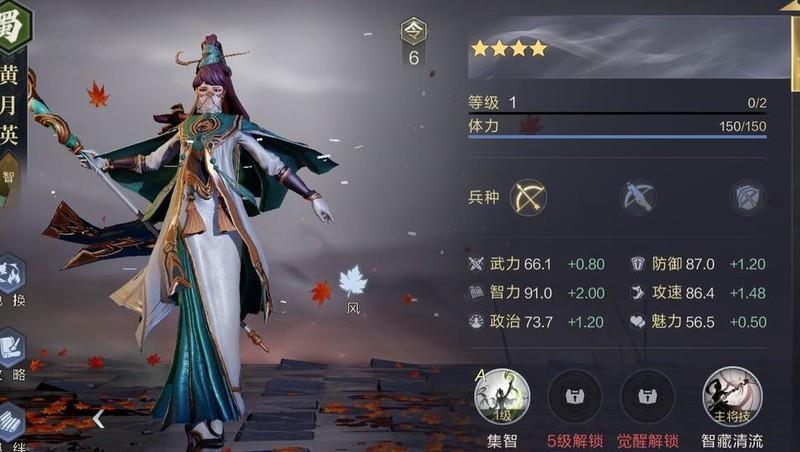Select the crossbow troop type icon
Viewport: 800px width, 452px height.
pyautogui.click(x=636, y=198)
